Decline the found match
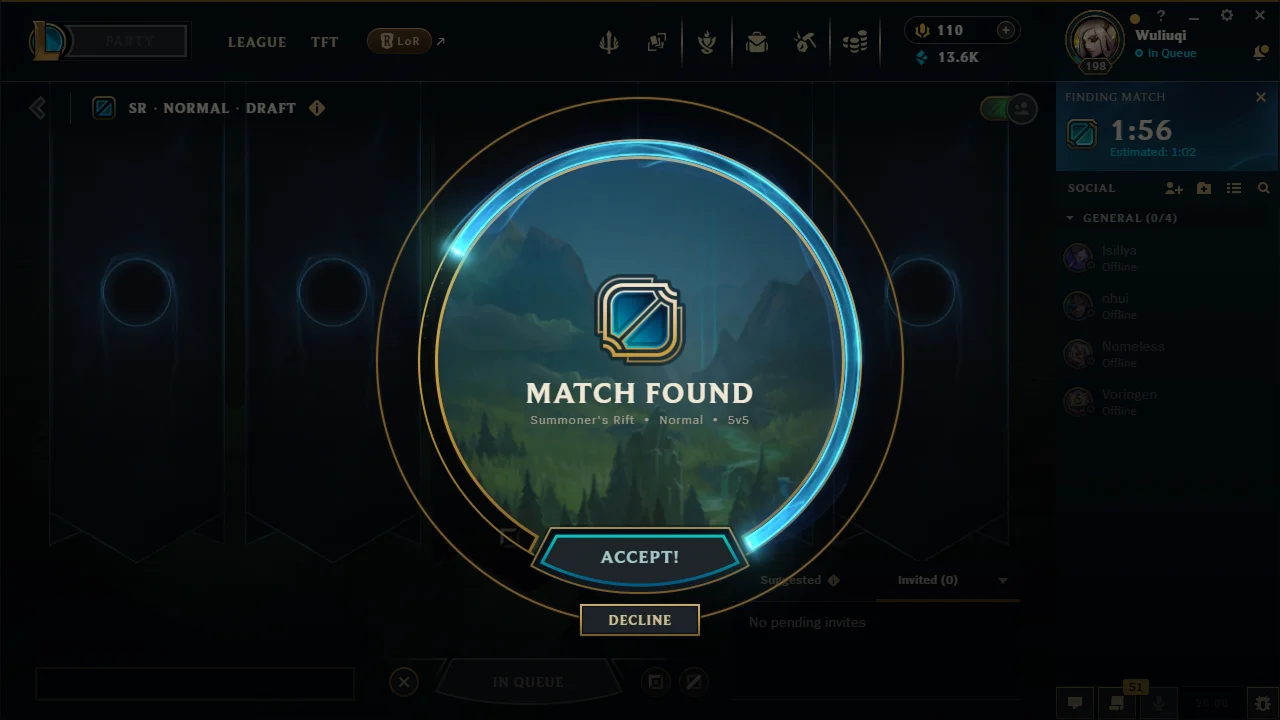This screenshot has width=1280, height=720. (x=639, y=620)
